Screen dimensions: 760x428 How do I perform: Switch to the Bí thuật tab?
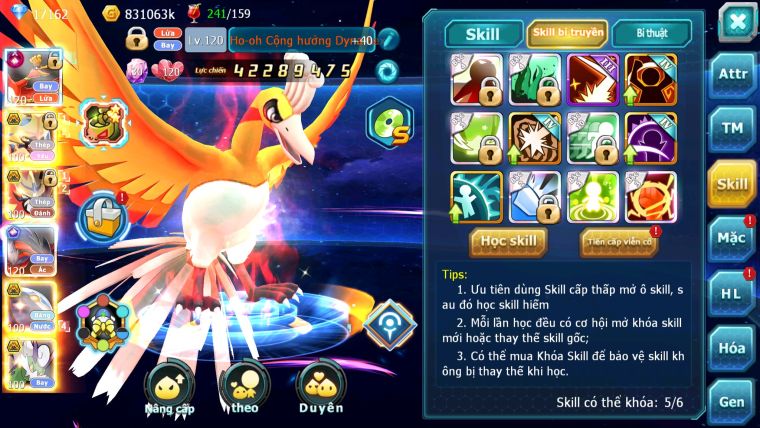651,33
